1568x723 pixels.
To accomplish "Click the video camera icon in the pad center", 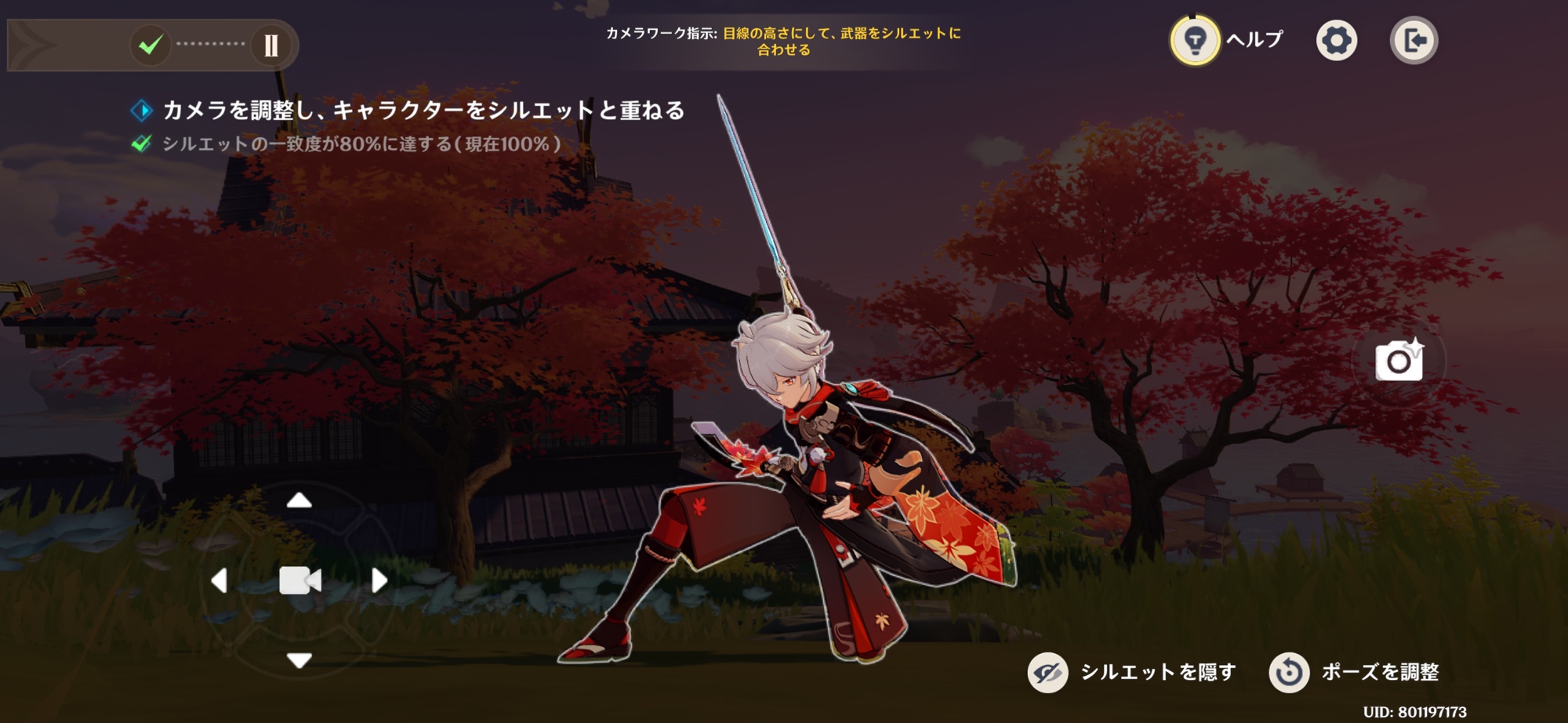I will click(x=299, y=580).
